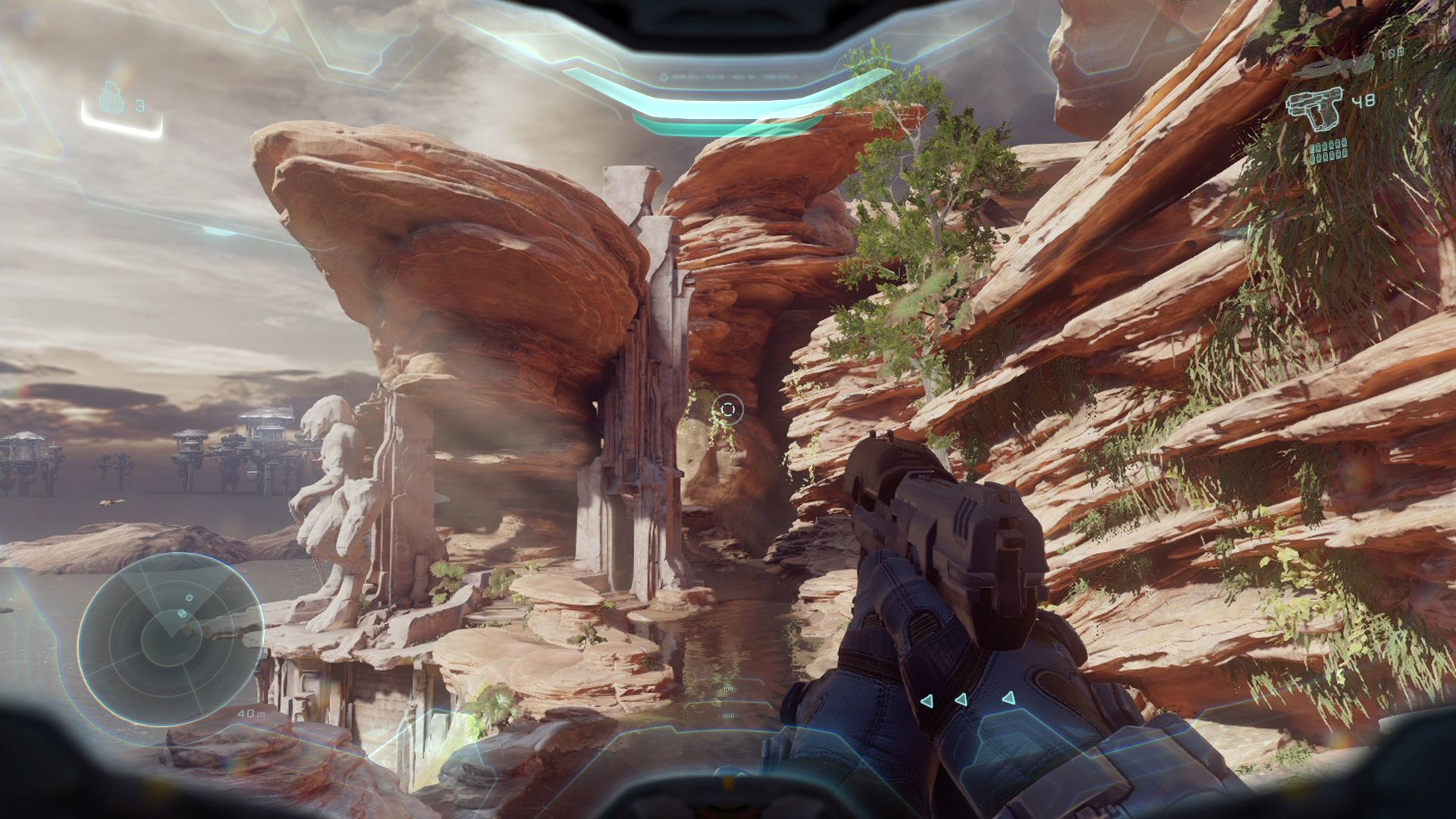Click the frag grenade icon

(x=112, y=97)
